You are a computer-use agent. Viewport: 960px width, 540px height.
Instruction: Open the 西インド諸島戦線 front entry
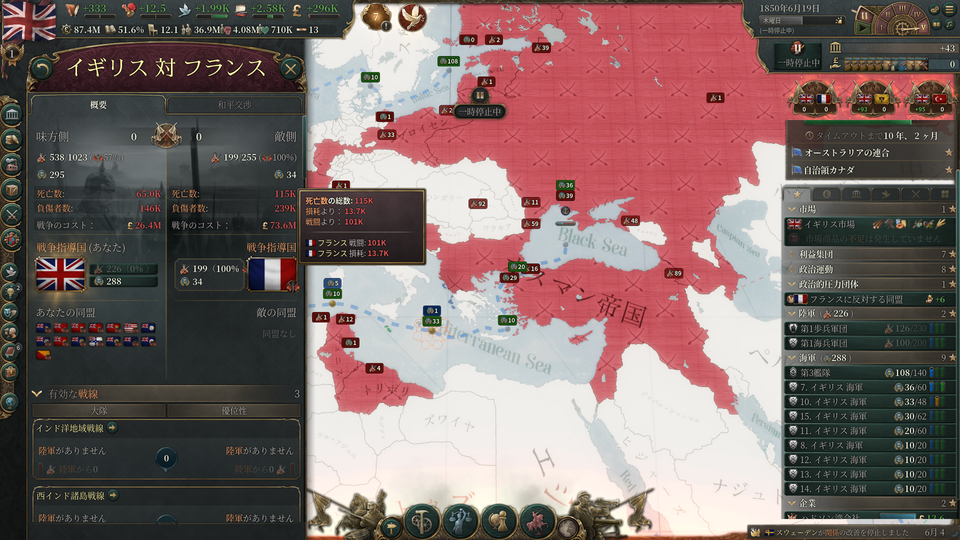tap(78, 495)
